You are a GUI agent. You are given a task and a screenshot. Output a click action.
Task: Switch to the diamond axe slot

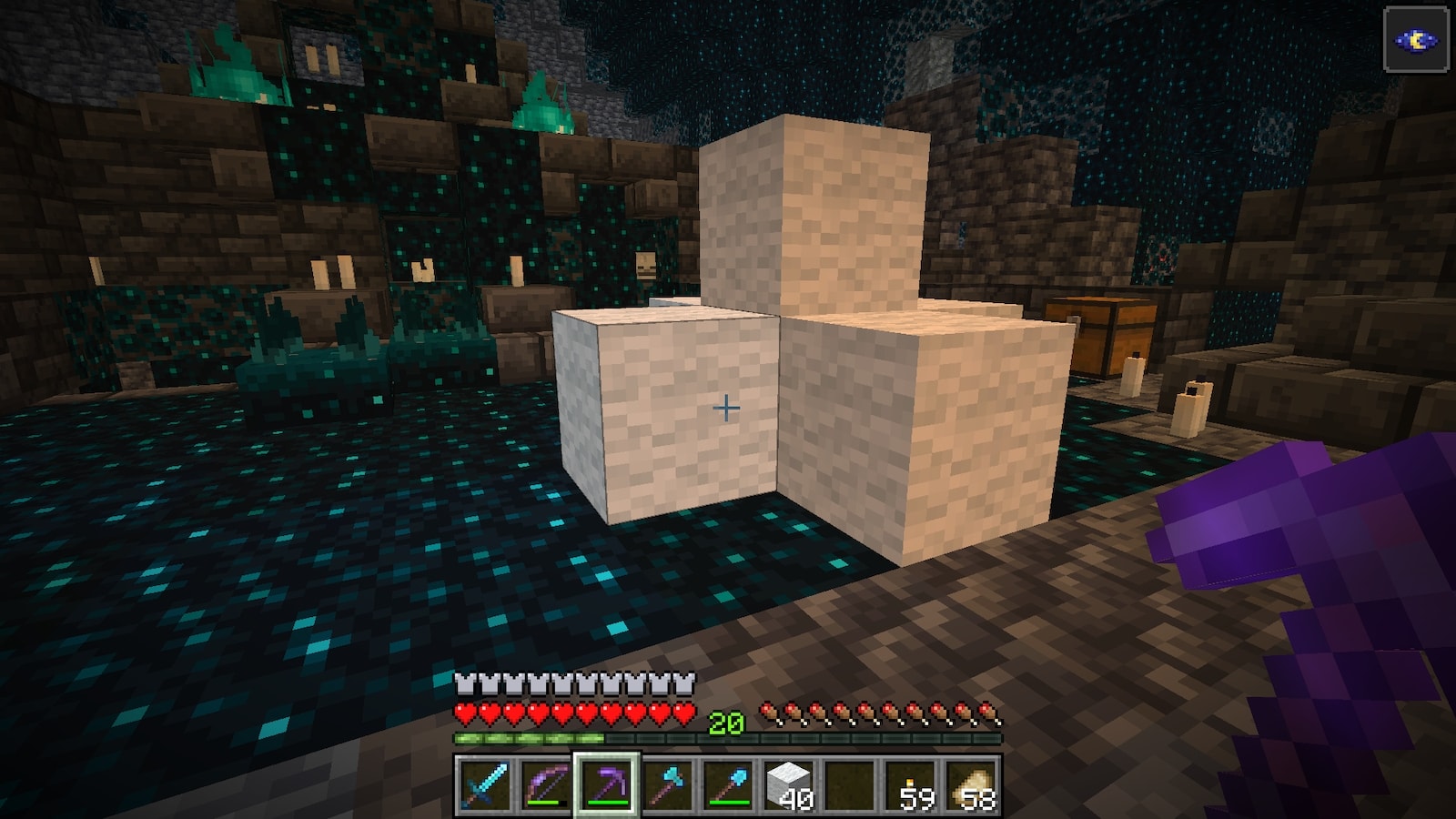[x=668, y=784]
